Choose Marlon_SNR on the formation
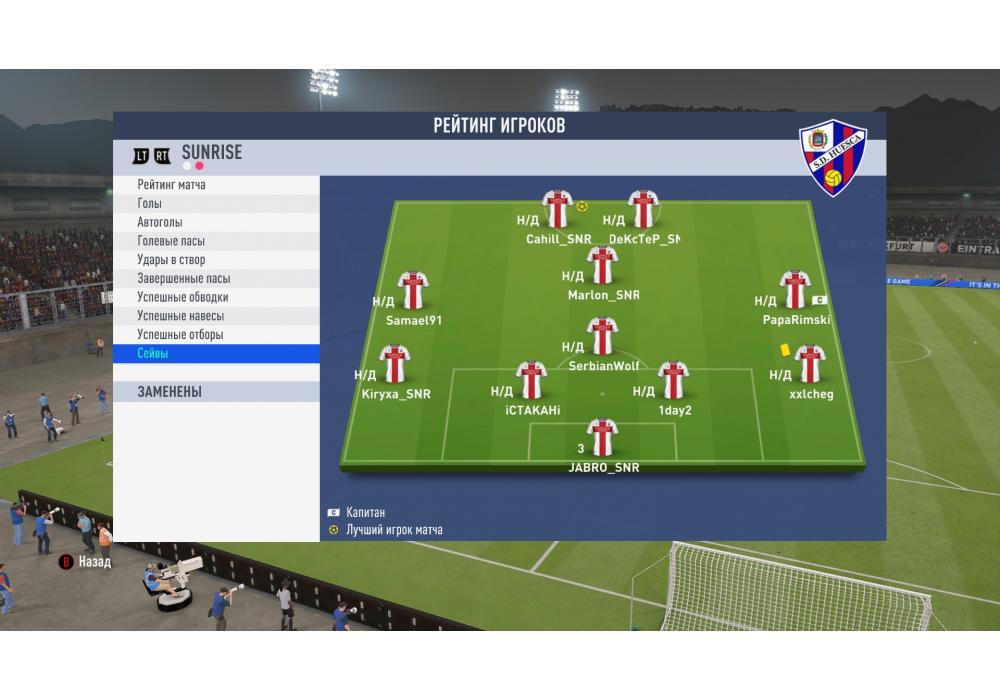1000x700 pixels. [602, 265]
